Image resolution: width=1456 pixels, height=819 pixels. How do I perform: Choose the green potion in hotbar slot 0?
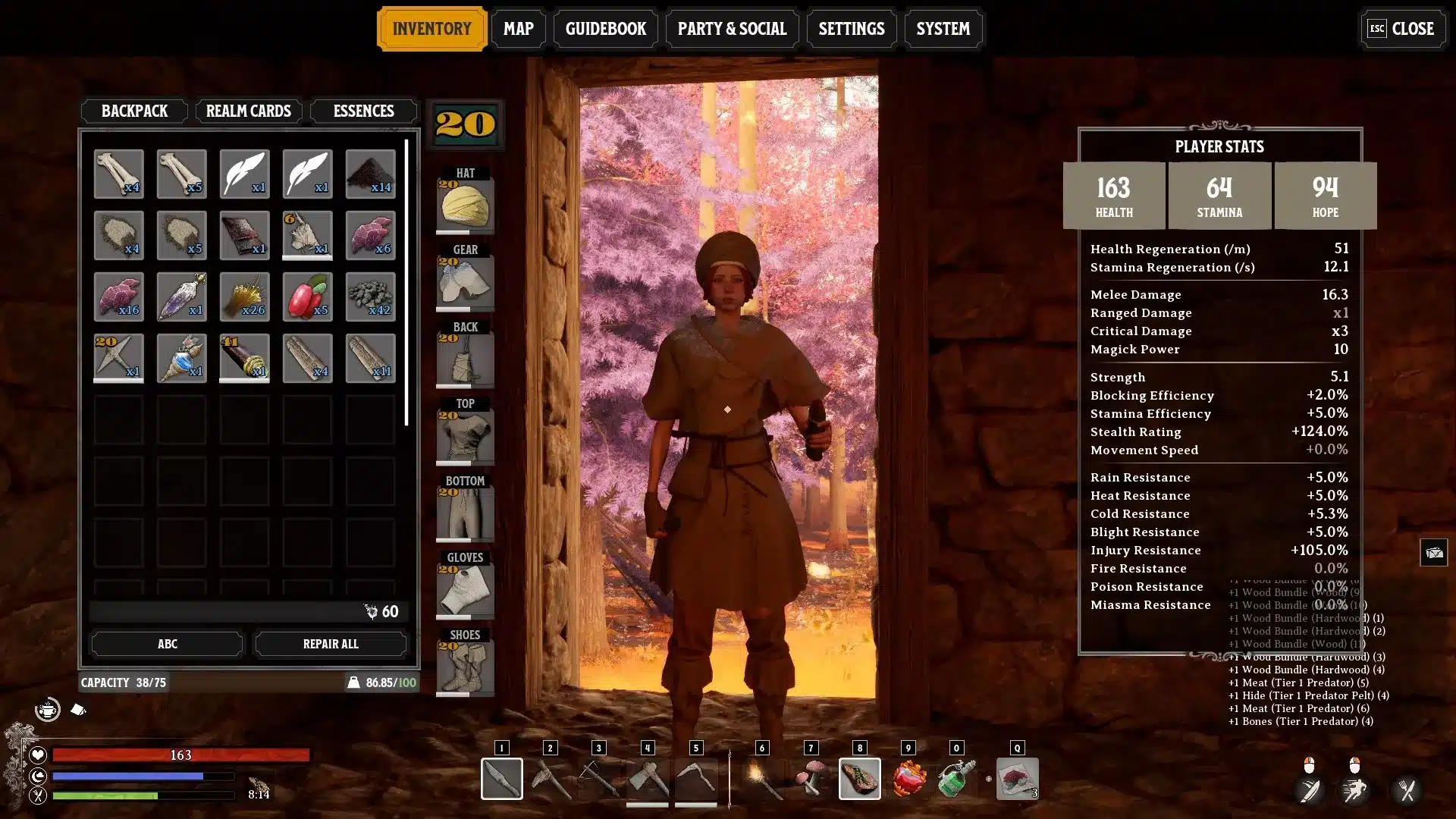click(956, 778)
